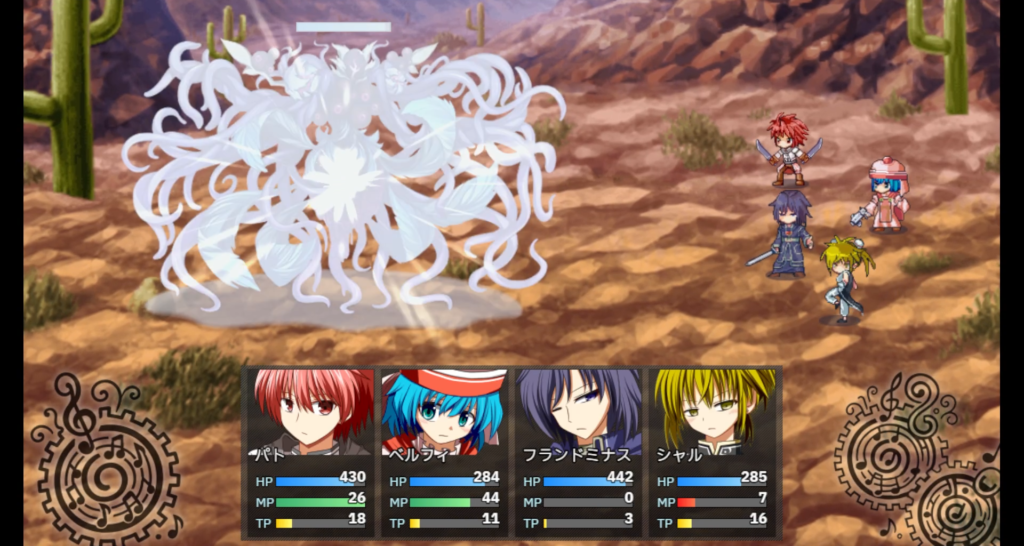Choose ベルフィ's blue-haired party portrait
Image resolution: width=1024 pixels, height=546 pixels.
point(446,410)
